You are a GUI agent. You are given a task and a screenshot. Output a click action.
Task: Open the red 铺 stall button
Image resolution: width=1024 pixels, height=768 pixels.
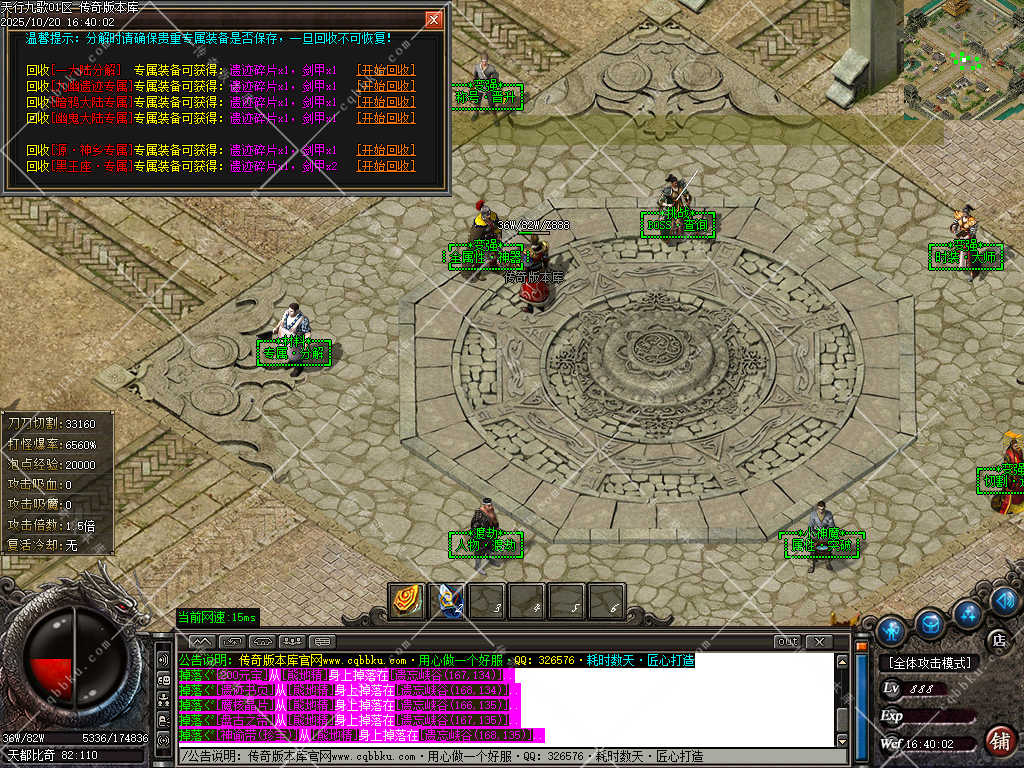998,741
